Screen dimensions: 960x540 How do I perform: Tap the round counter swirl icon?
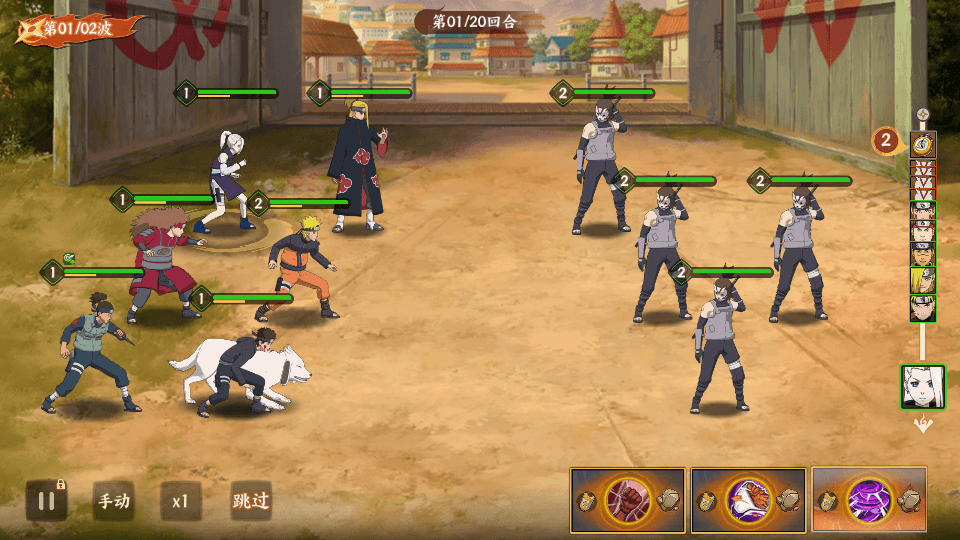(x=923, y=143)
